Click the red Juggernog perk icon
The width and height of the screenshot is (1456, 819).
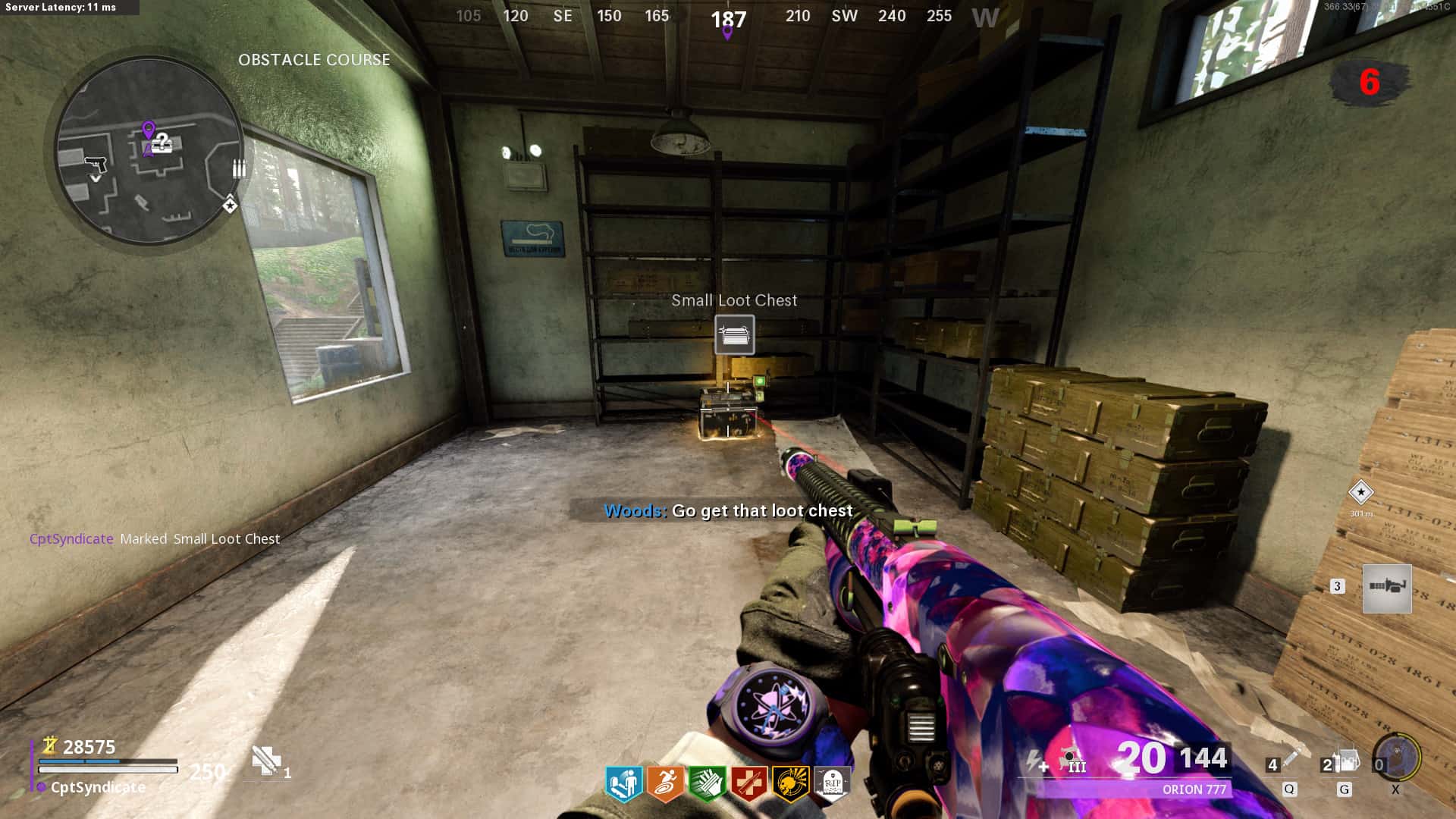[x=748, y=783]
